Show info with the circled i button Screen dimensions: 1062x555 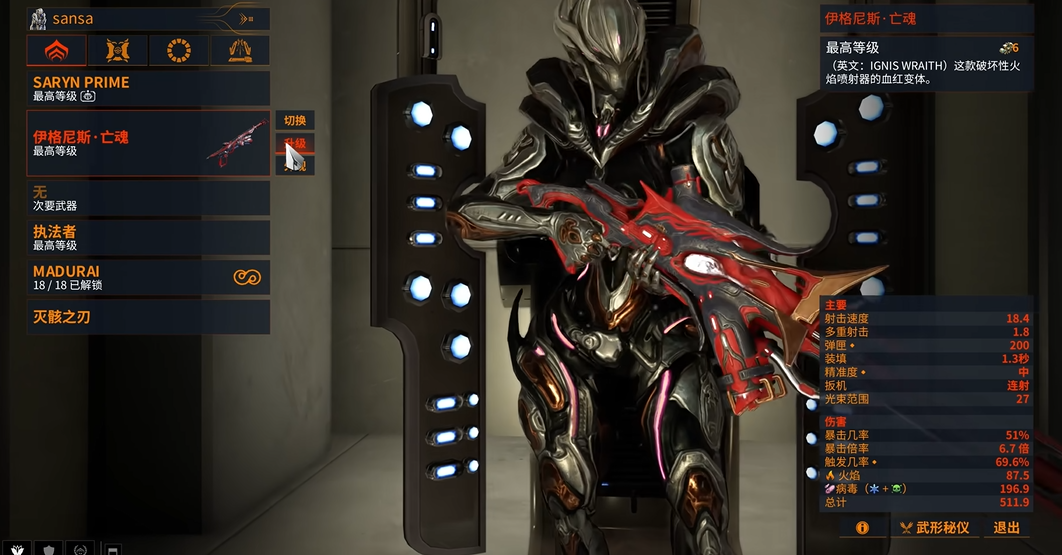click(862, 527)
